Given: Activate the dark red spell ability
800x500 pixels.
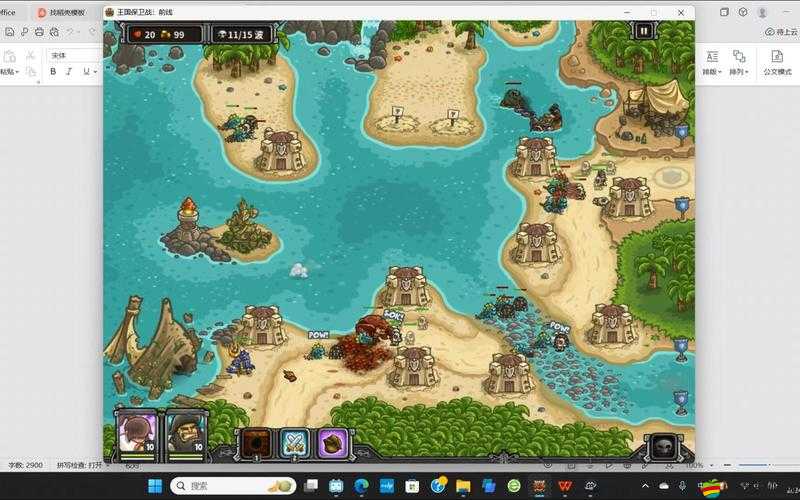Looking at the screenshot, I should click(254, 441).
